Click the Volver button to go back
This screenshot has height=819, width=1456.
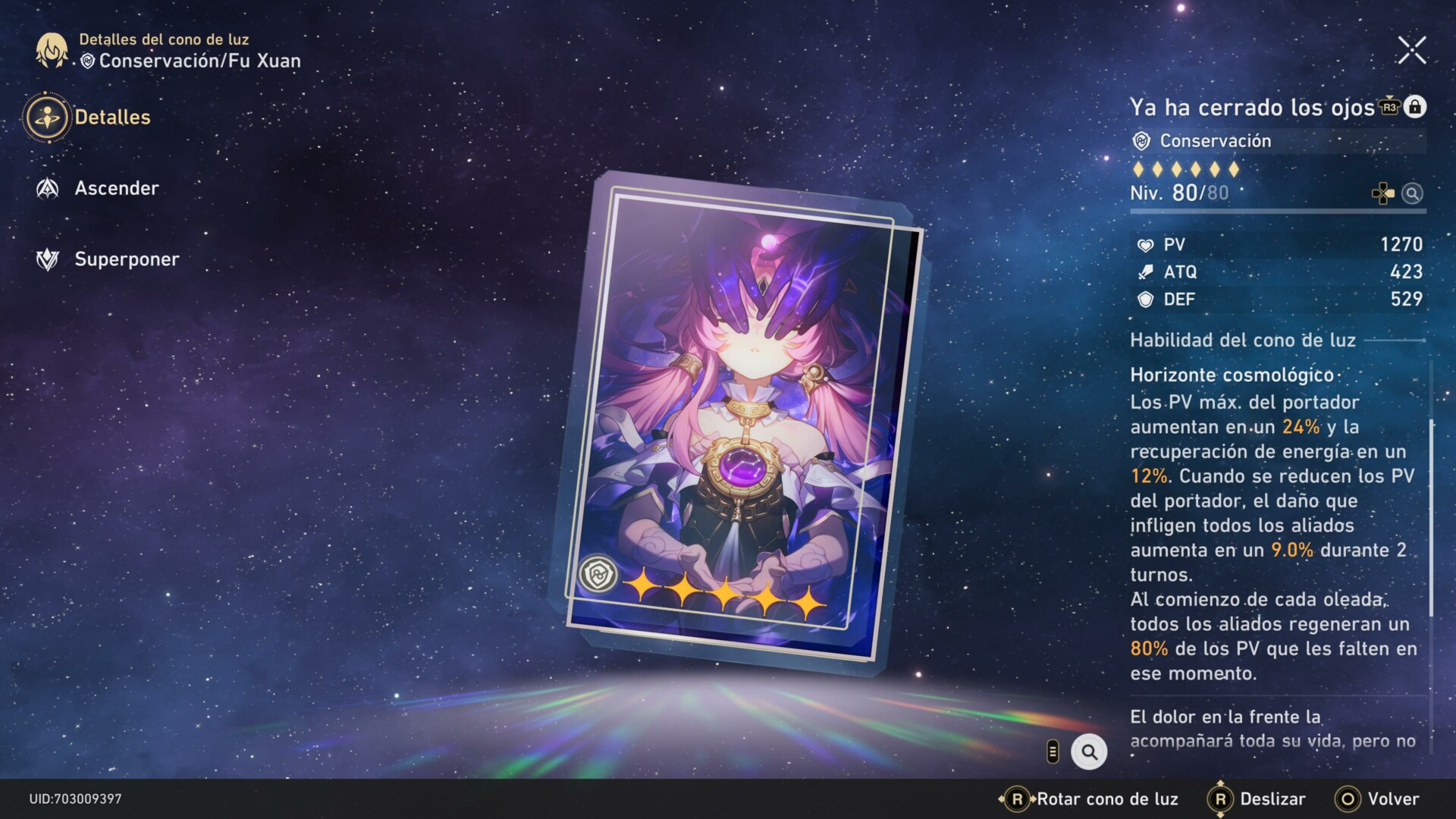tap(1378, 799)
